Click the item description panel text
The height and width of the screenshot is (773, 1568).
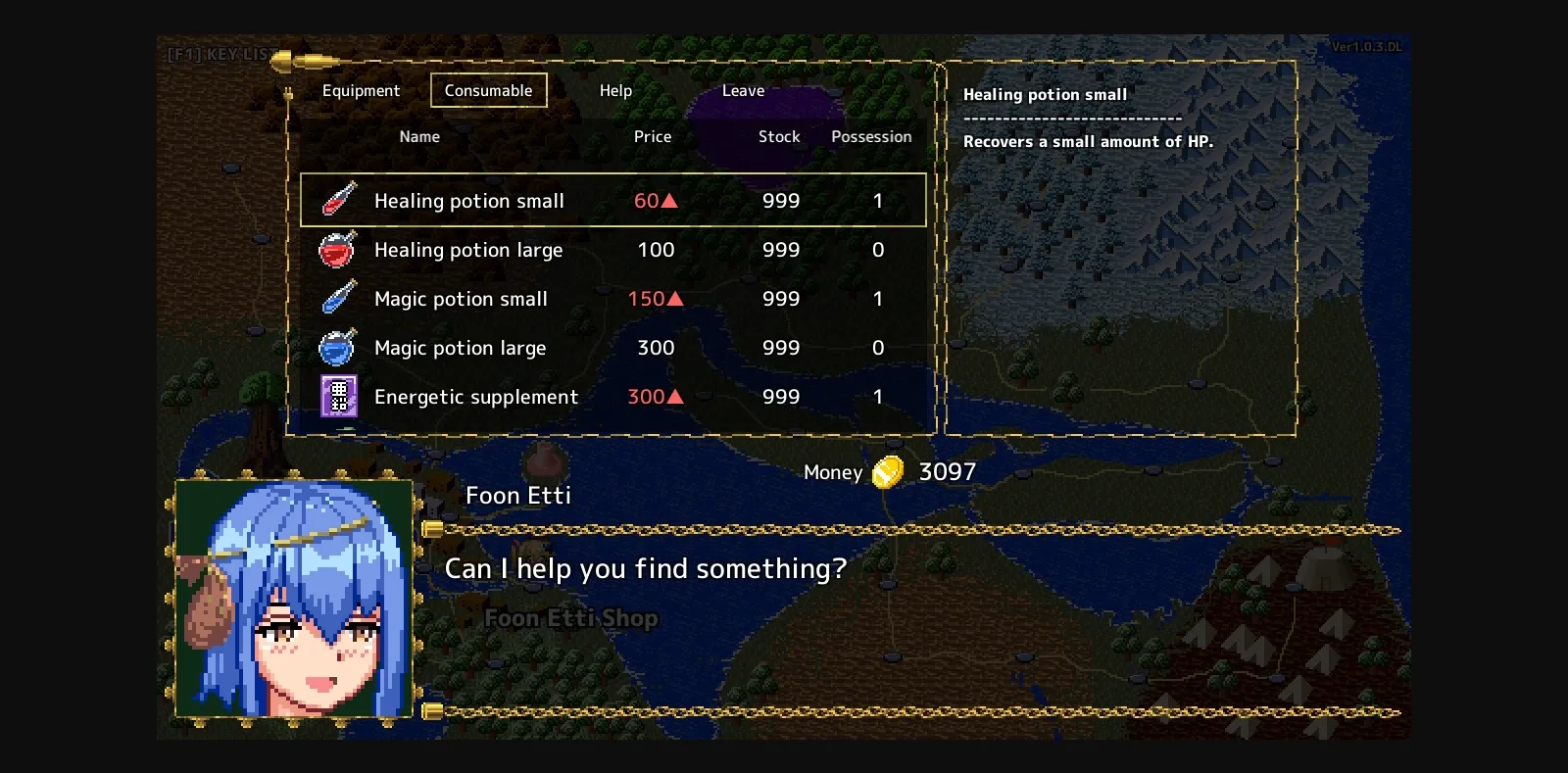[1090, 141]
